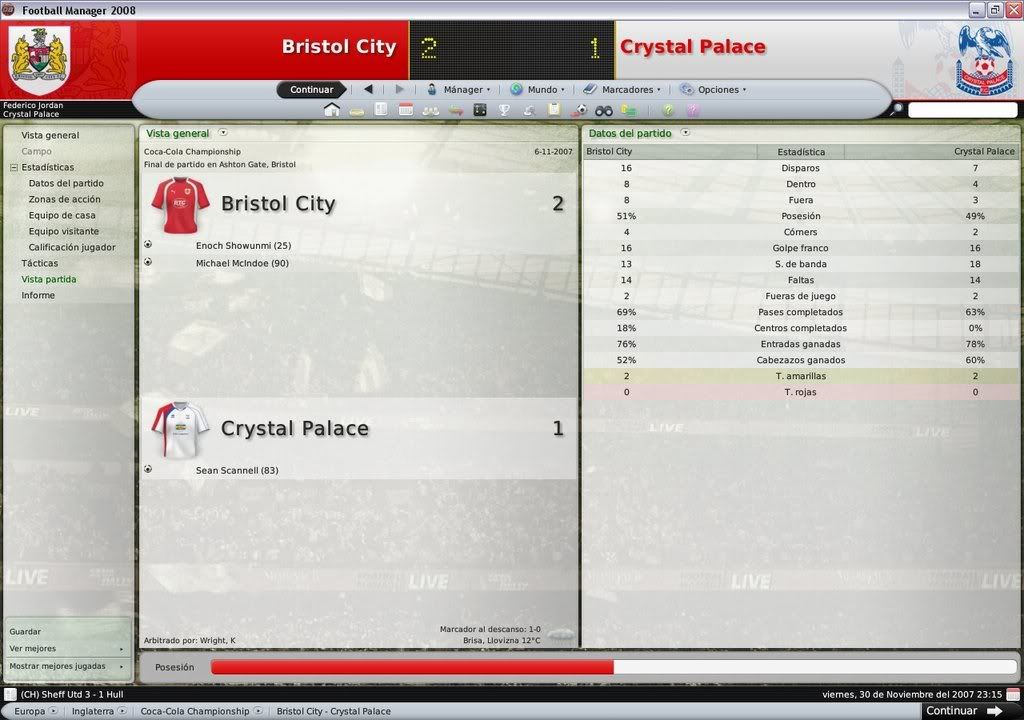Viewport: 1024px width, 720px height.
Task: Open the Marcadores menu
Action: pos(623,90)
